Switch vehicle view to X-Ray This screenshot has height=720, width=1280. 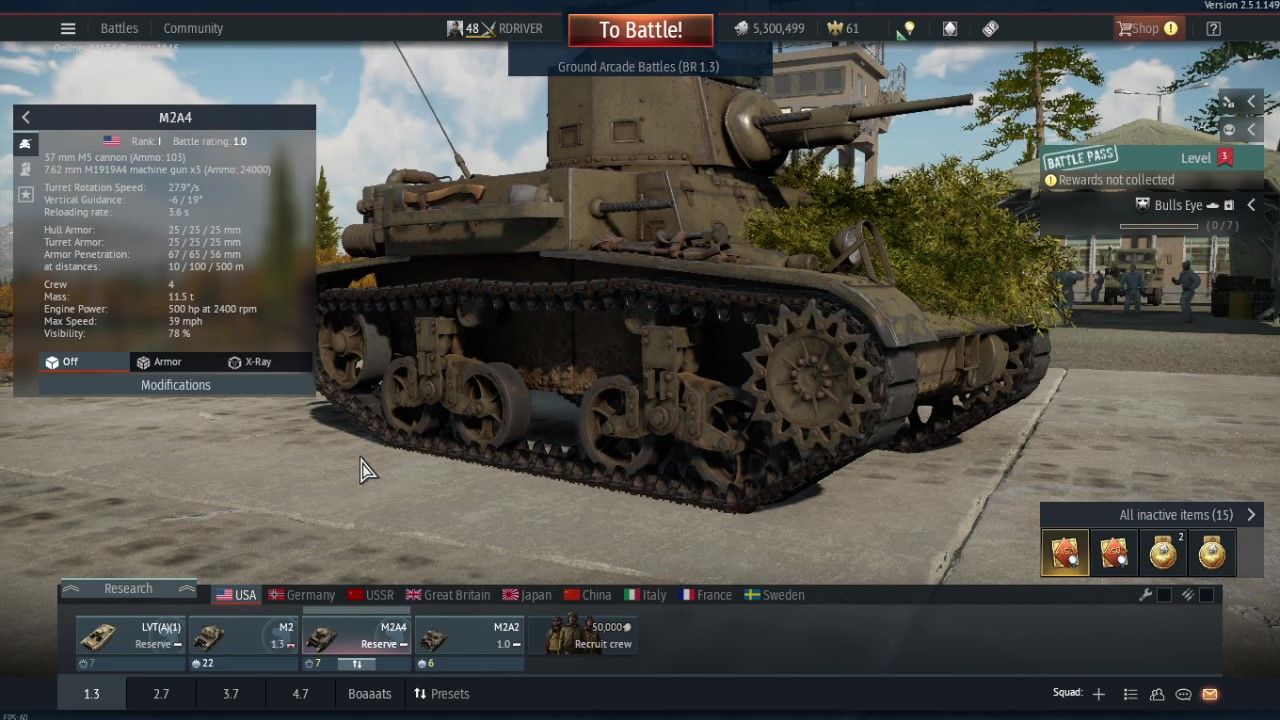coord(249,362)
